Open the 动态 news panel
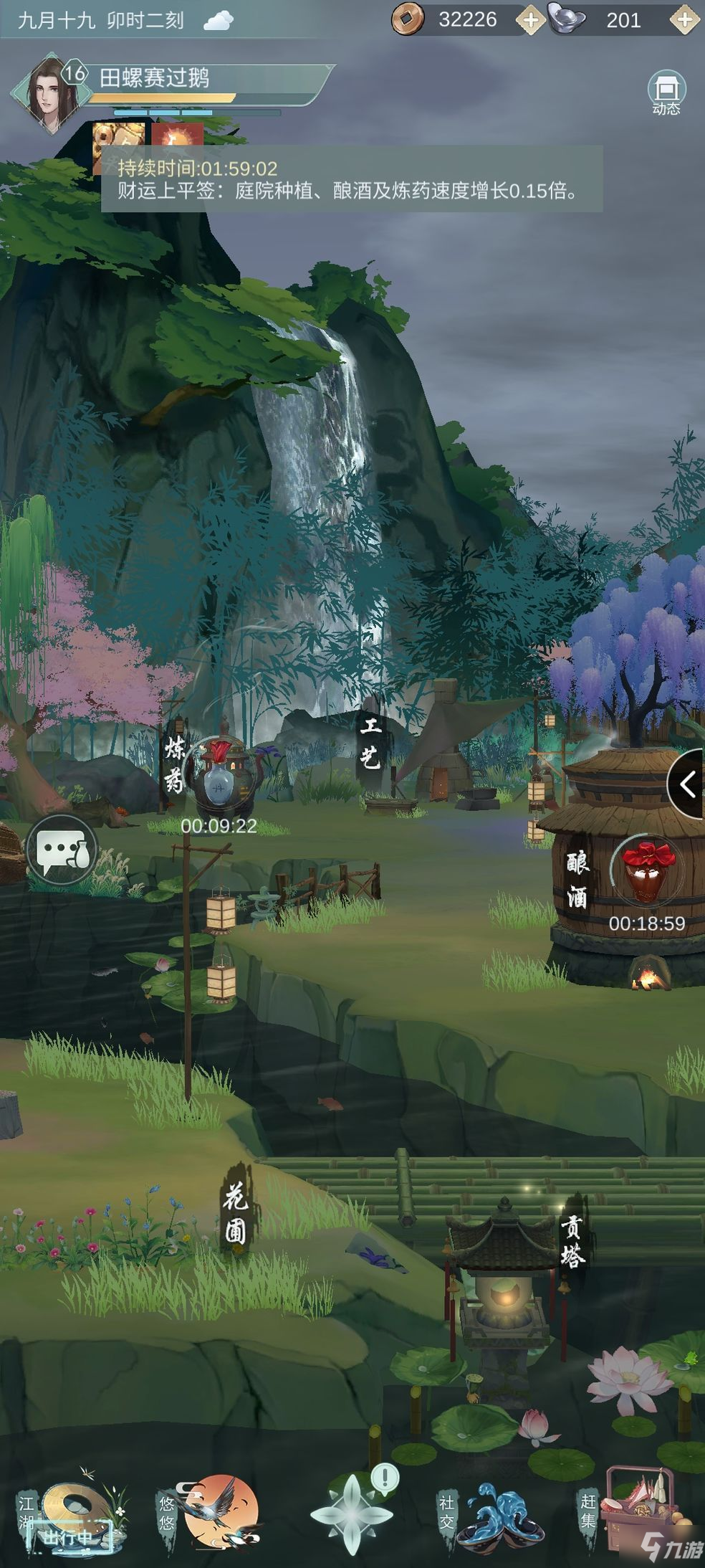Screen dimensions: 705x1568 tap(666, 94)
